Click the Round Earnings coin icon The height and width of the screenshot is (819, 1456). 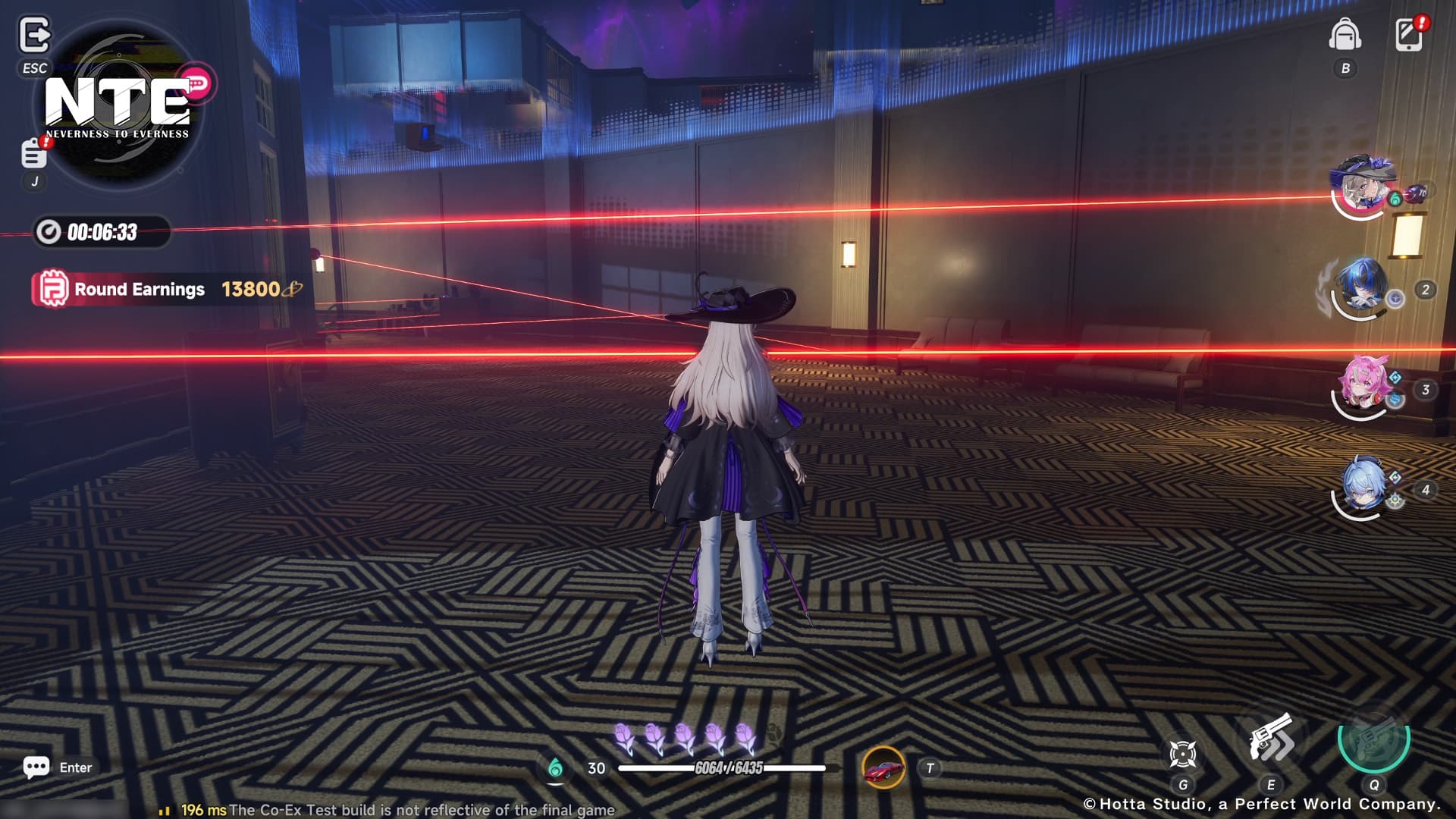53,290
